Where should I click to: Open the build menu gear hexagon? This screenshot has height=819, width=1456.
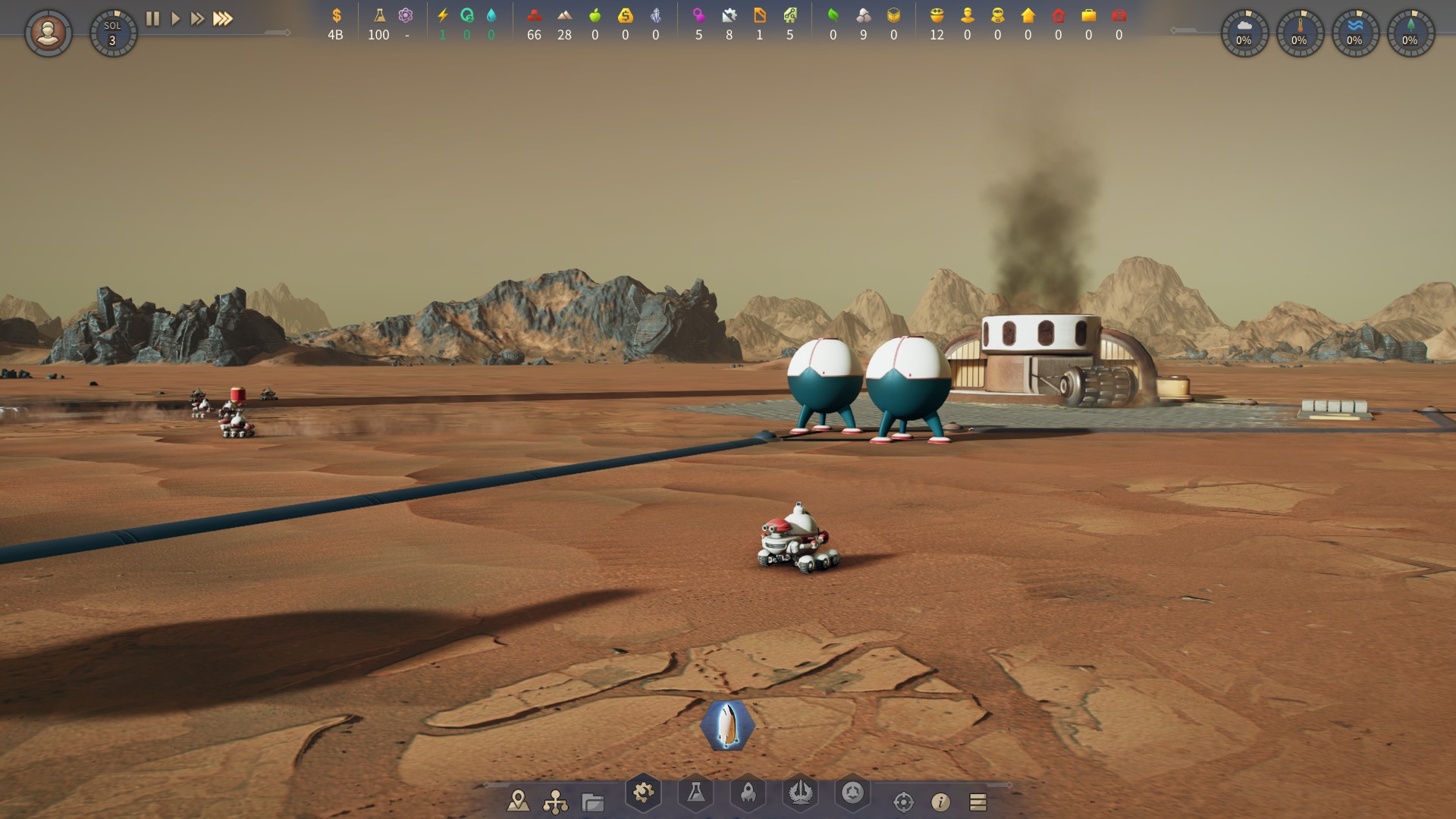pos(643,793)
